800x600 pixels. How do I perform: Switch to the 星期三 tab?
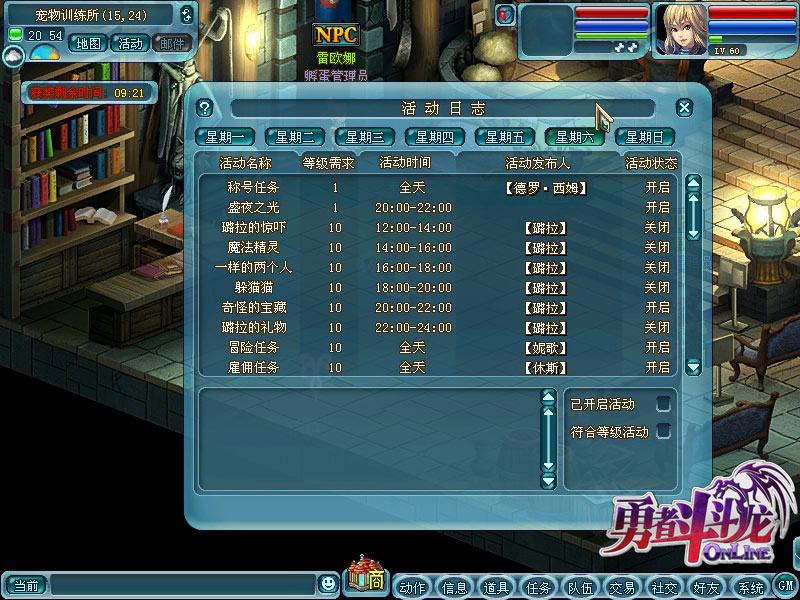click(365, 137)
